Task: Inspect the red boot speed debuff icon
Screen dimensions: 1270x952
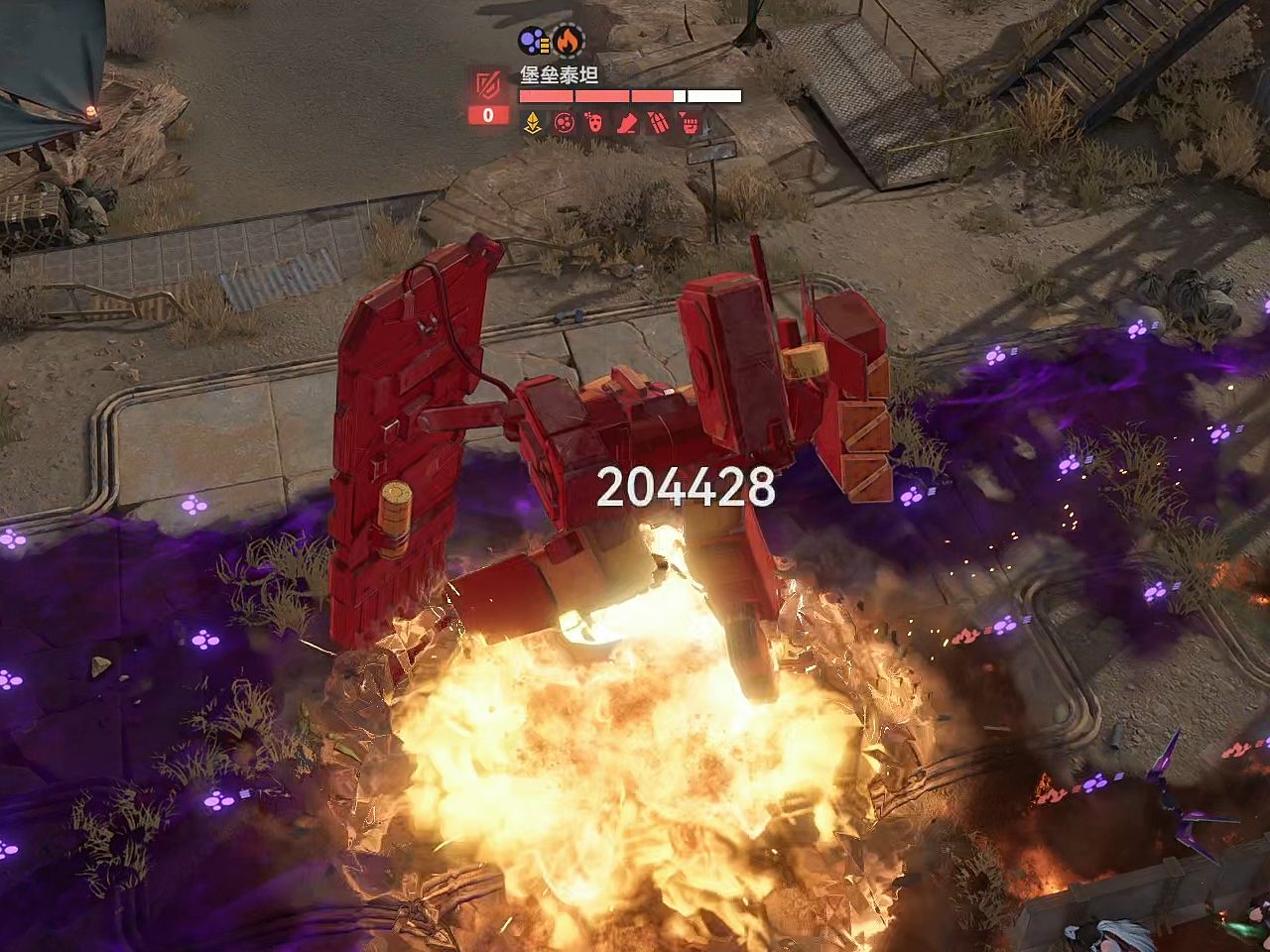Action: click(627, 123)
